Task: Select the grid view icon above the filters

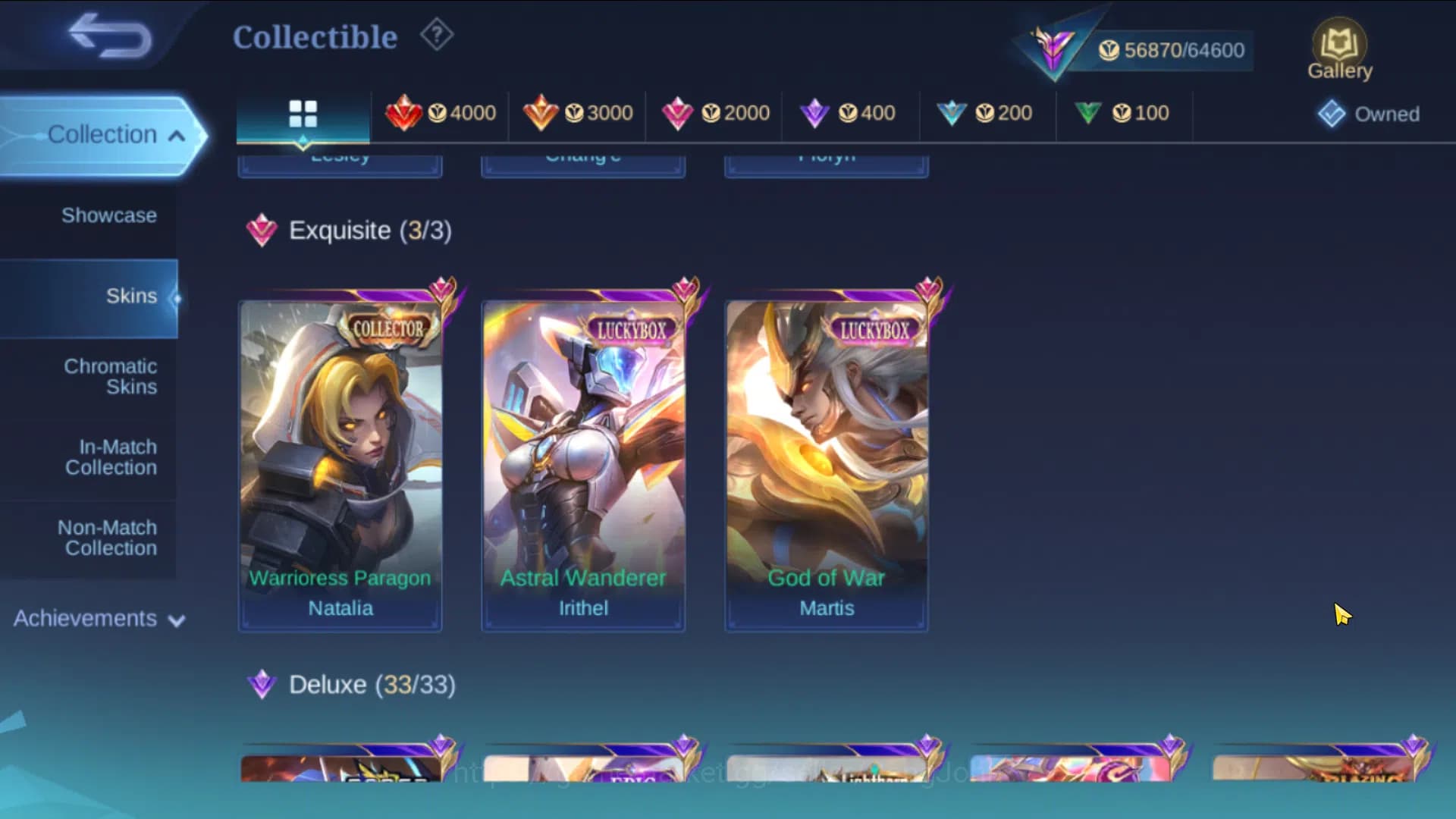Action: pyautogui.click(x=303, y=112)
